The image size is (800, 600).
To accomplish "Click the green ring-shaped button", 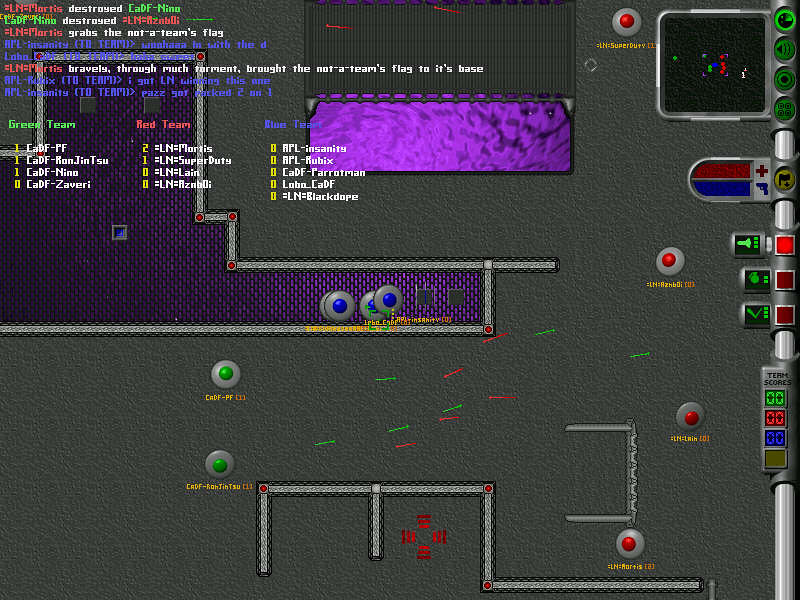I will [785, 80].
